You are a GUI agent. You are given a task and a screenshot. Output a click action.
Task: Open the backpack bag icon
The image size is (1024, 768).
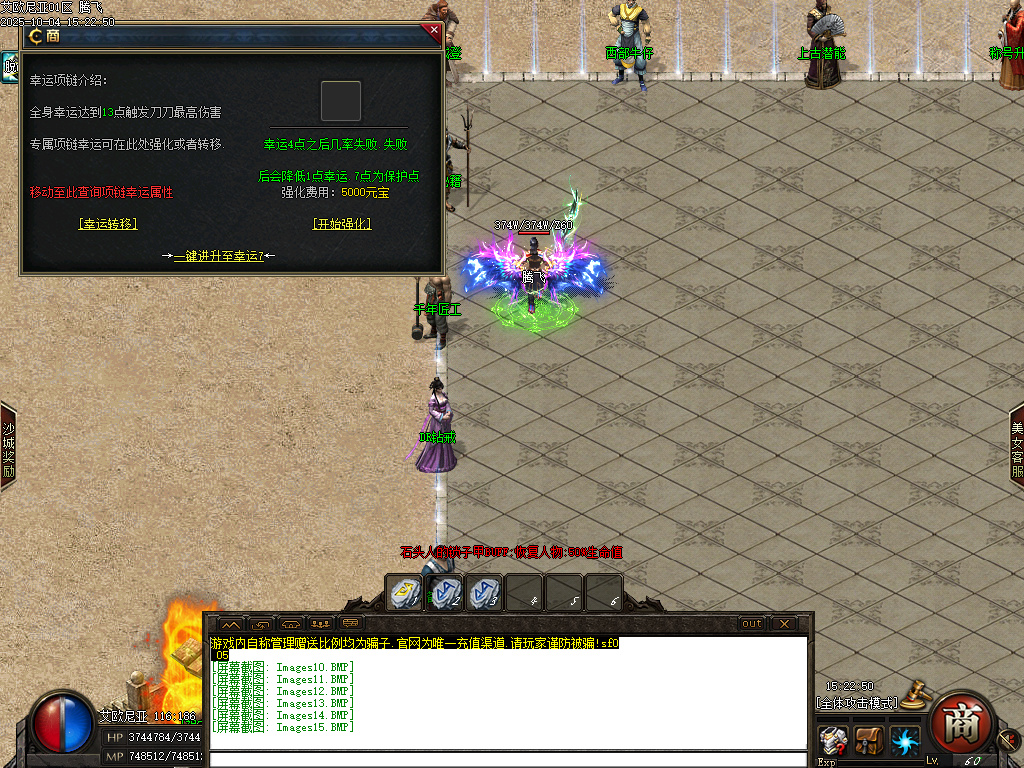[869, 741]
